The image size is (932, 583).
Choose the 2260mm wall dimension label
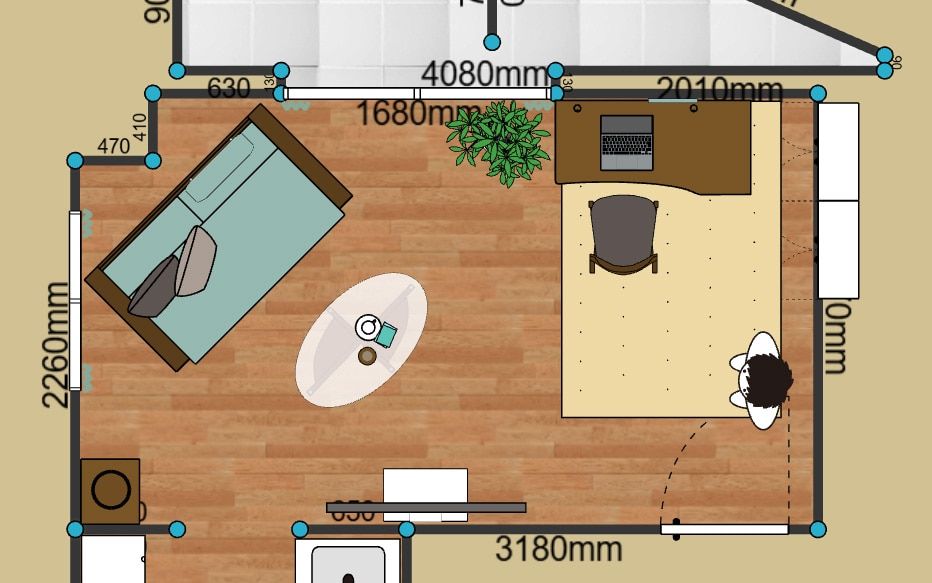click(56, 345)
